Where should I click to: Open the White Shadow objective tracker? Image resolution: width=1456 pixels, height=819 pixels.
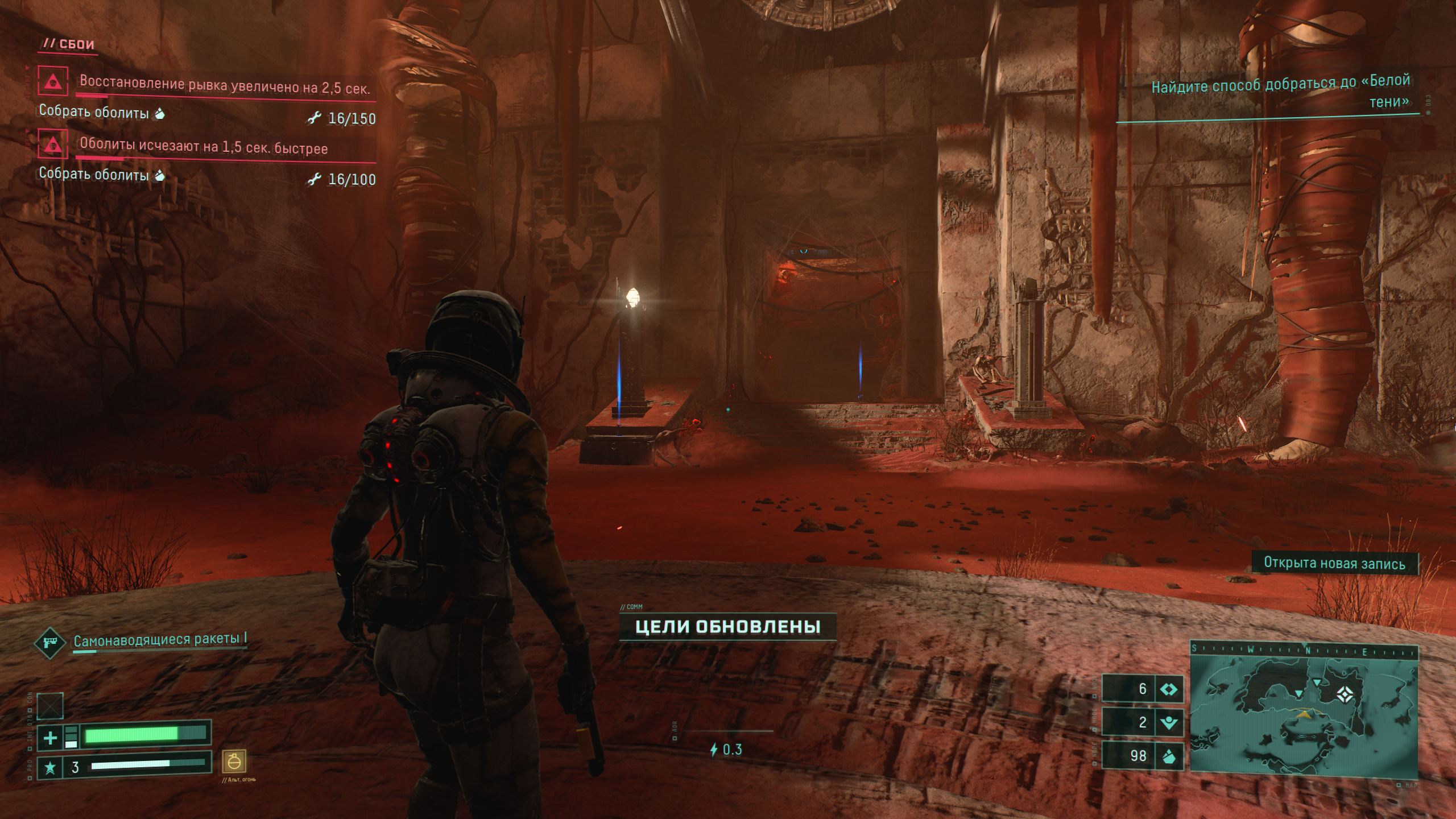[1280, 92]
